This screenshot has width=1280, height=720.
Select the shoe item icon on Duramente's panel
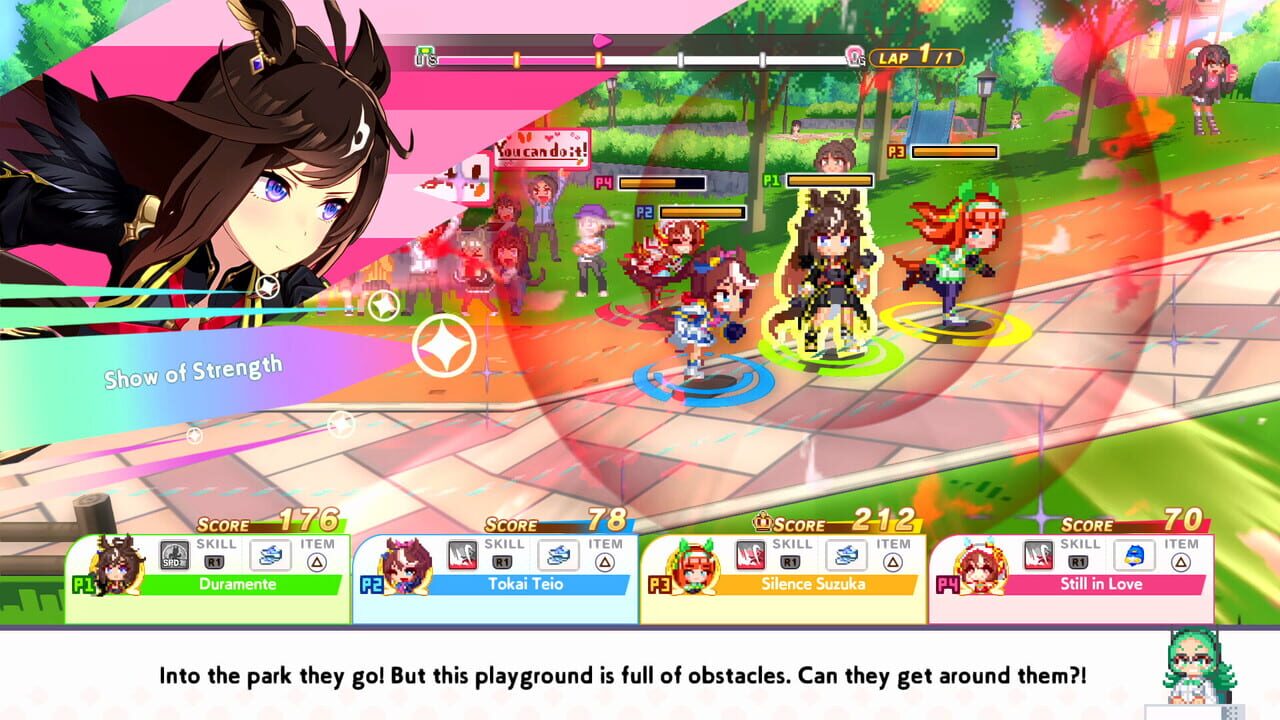point(270,557)
